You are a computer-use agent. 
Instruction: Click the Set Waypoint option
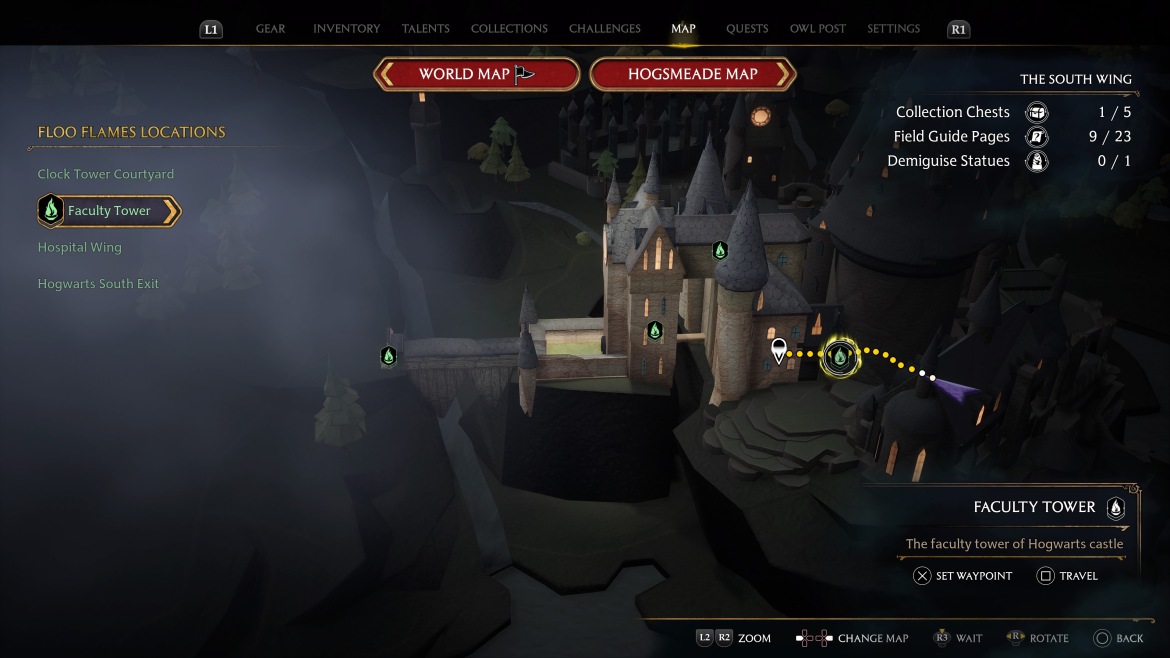tap(963, 576)
